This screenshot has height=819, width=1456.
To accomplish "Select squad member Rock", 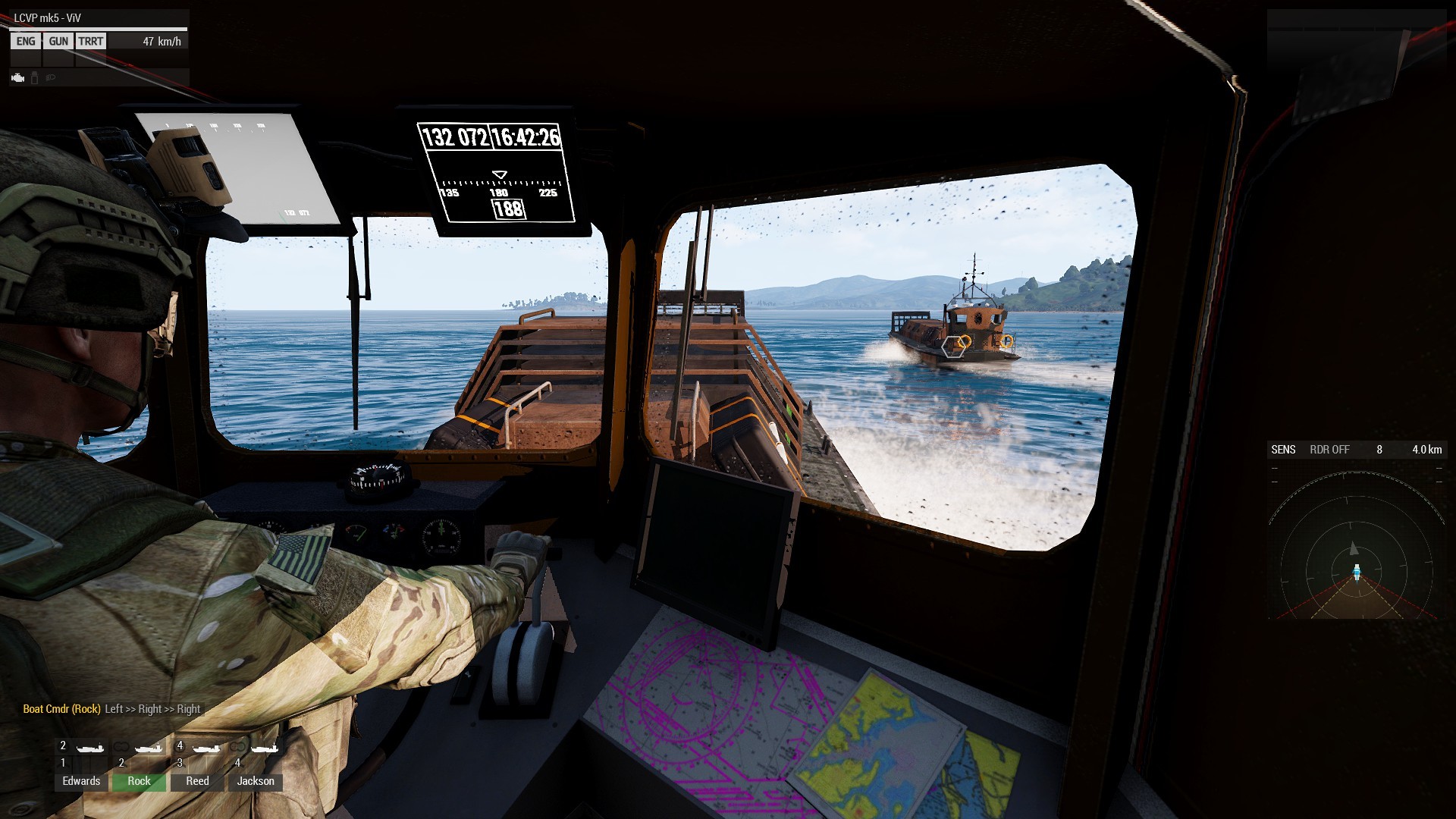I will [139, 781].
